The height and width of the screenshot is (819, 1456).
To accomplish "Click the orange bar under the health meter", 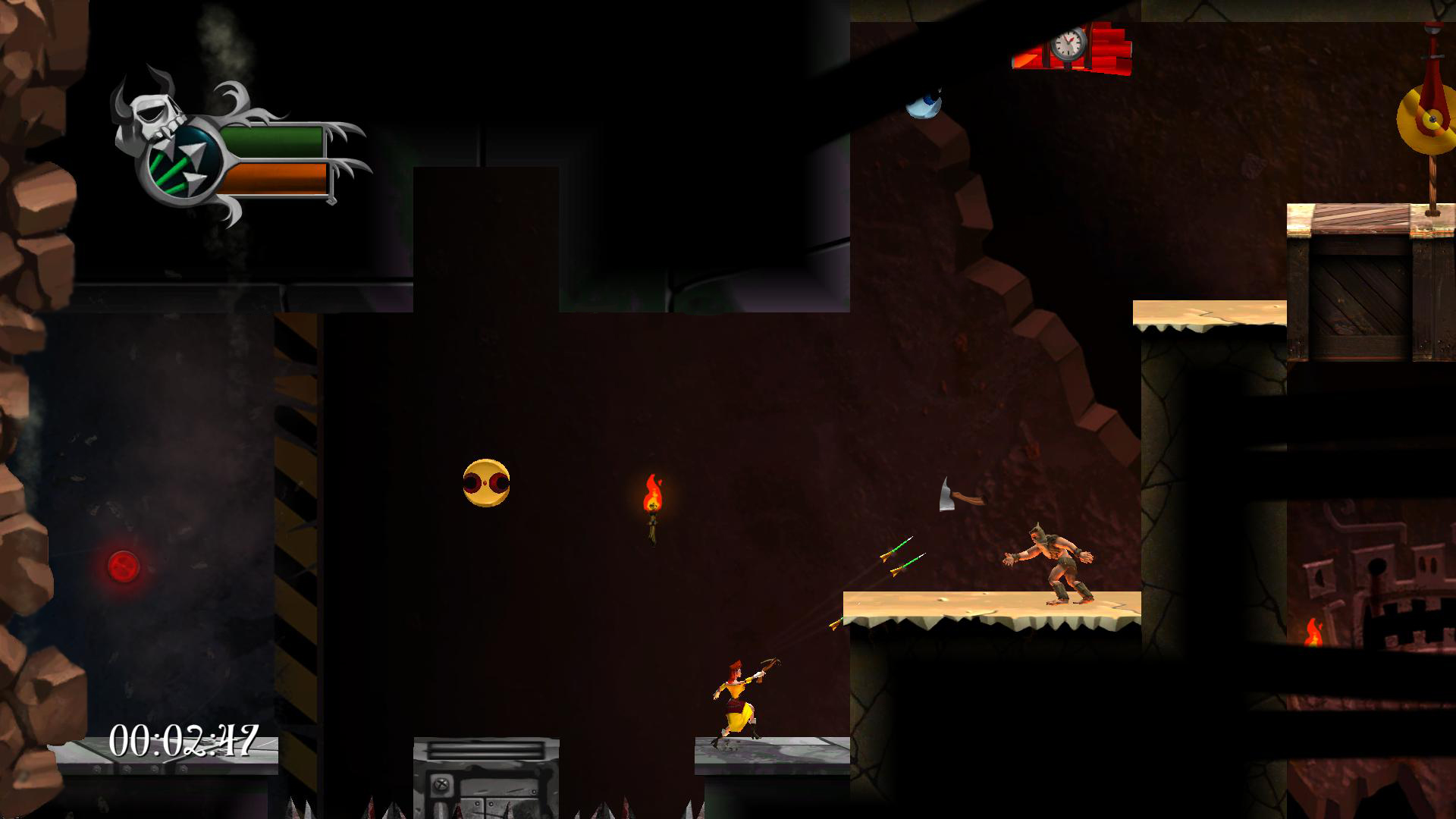I will tap(273, 178).
